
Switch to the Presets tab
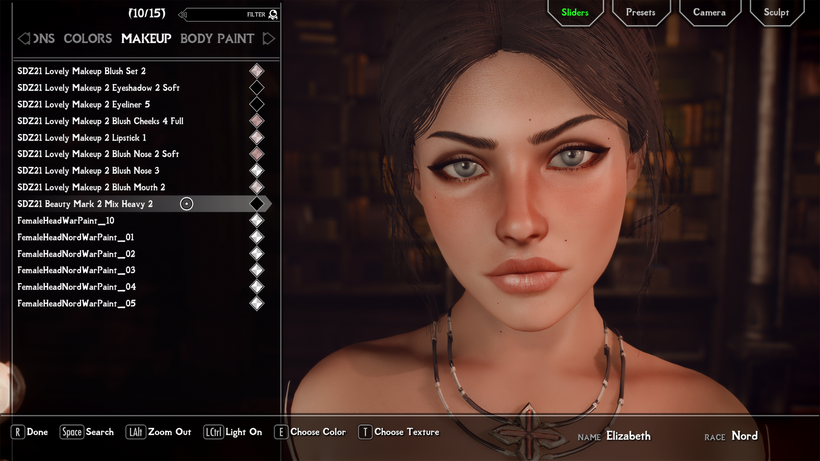(640, 13)
